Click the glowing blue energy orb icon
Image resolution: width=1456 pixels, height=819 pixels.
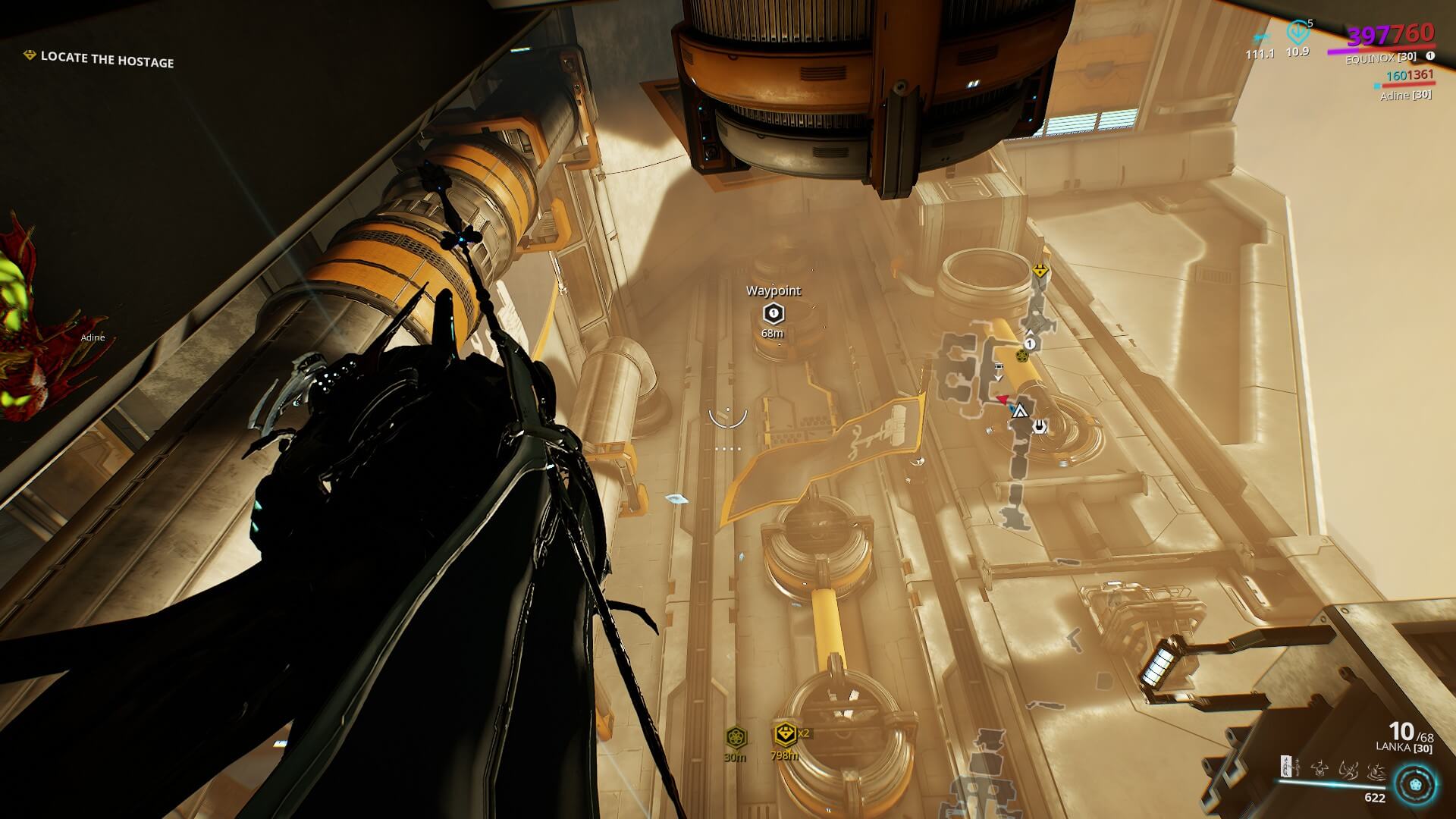[x=1414, y=784]
